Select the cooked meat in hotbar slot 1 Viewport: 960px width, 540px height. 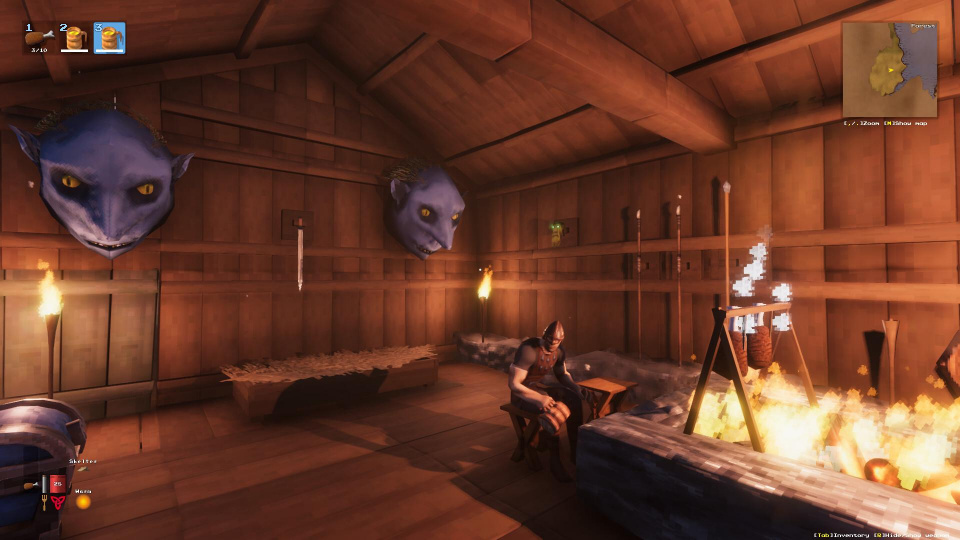pyautogui.click(x=39, y=38)
